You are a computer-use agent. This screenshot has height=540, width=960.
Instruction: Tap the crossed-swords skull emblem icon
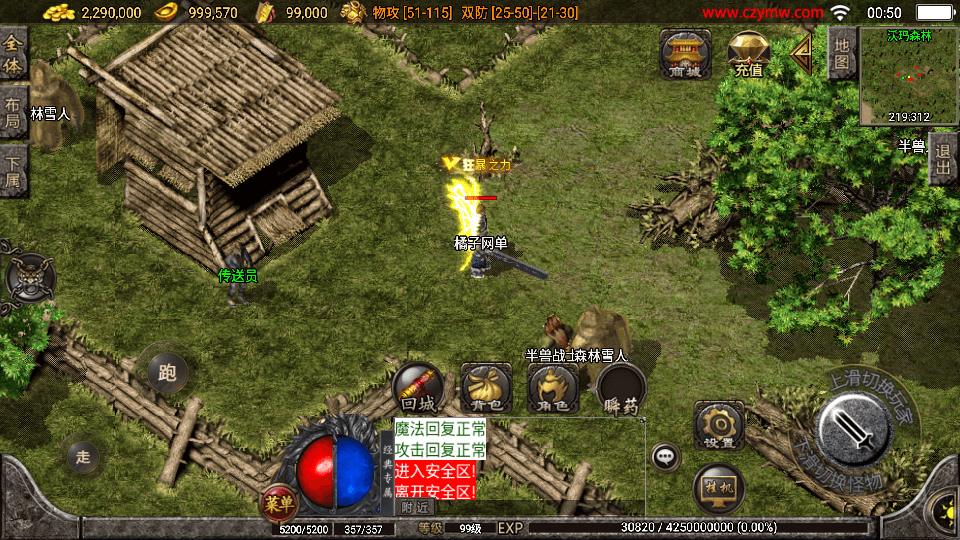(x=30, y=277)
